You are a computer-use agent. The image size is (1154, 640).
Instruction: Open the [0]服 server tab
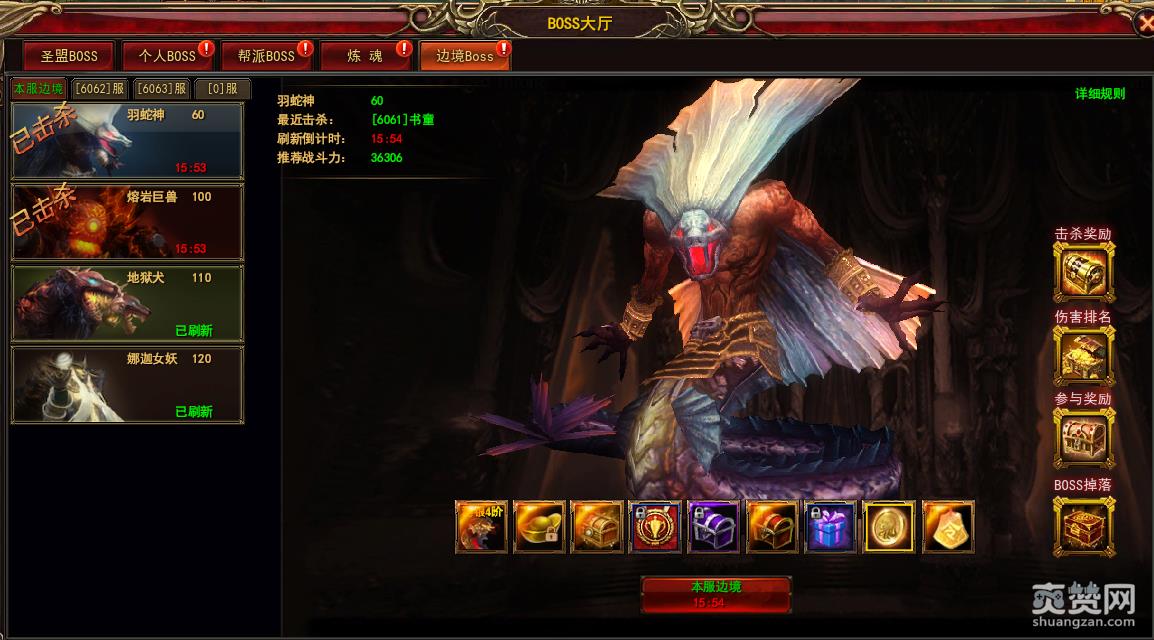(x=222, y=88)
